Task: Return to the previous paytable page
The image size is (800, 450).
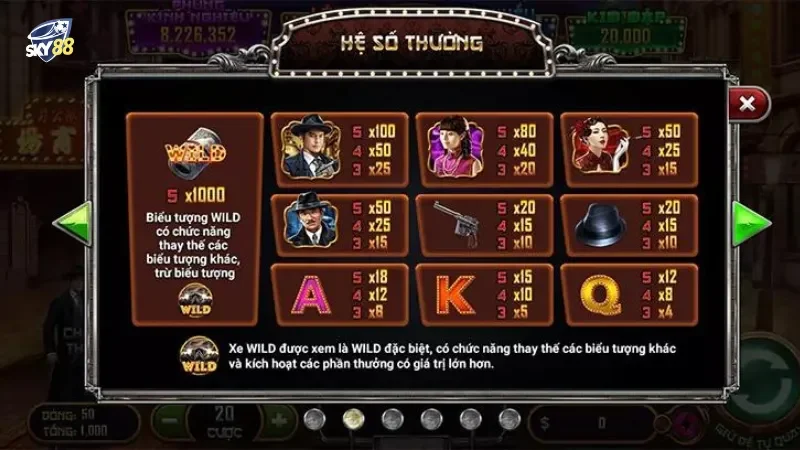Action: click(72, 224)
